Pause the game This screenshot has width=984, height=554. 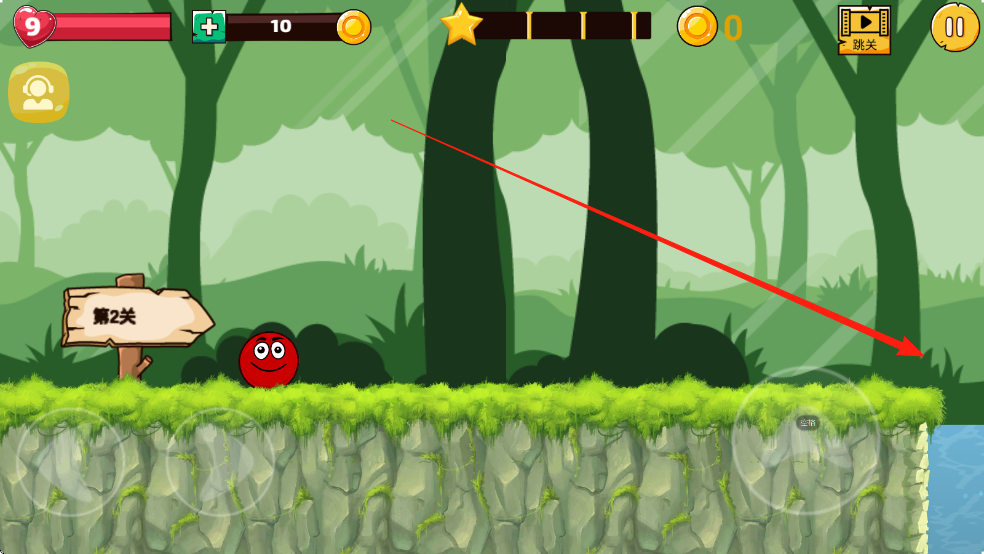pos(954,27)
